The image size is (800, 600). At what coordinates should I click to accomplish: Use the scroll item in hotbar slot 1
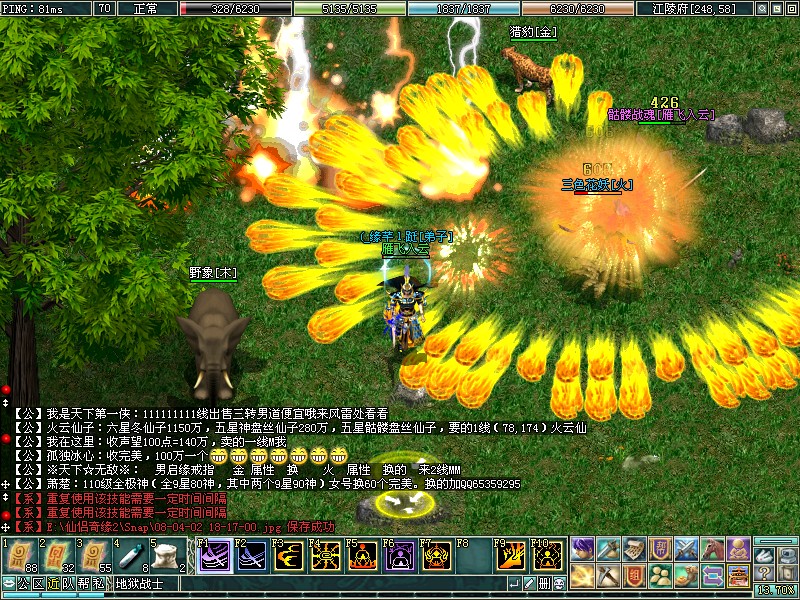point(20,557)
